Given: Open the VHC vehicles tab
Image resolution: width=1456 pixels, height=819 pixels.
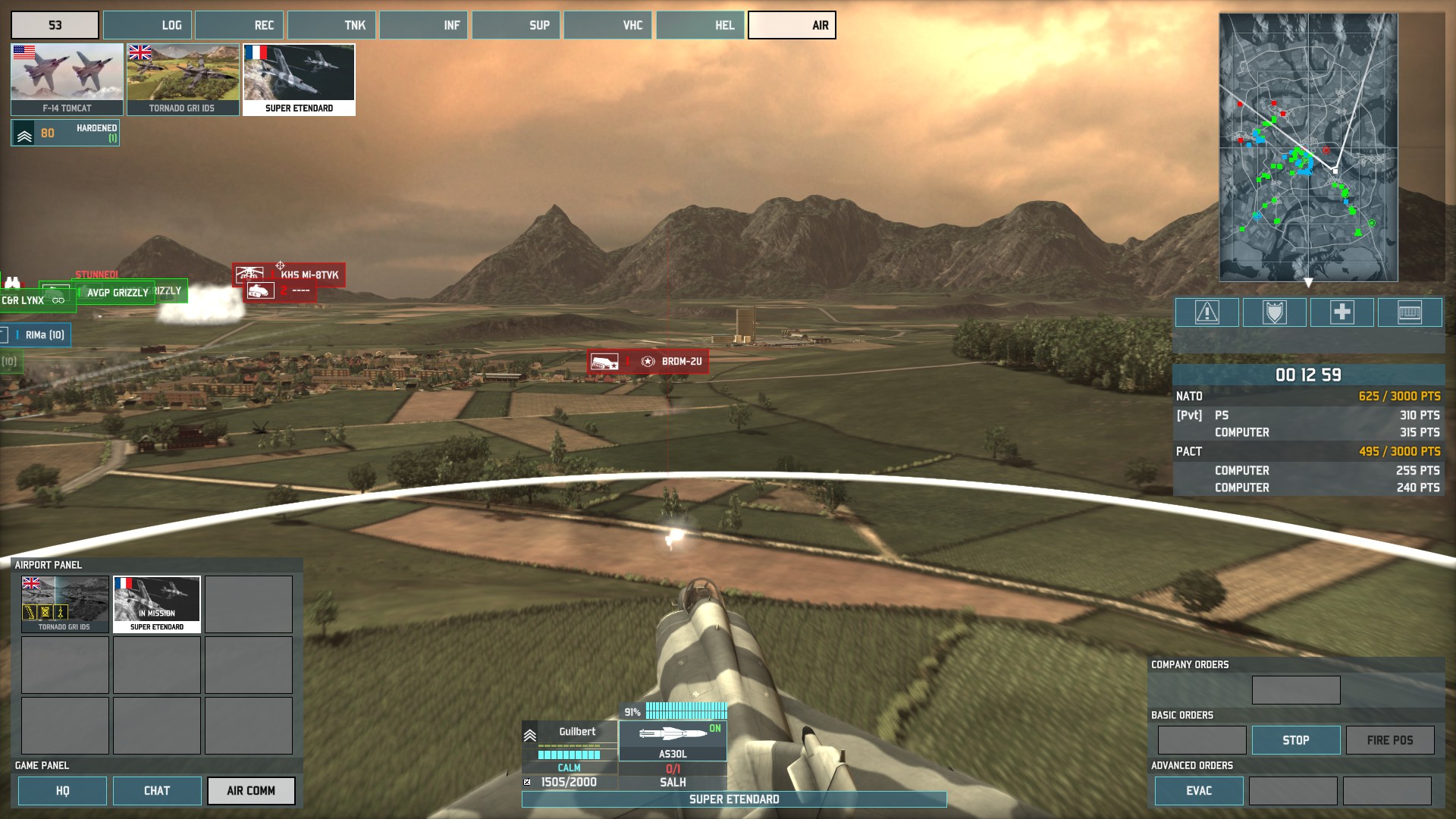Looking at the screenshot, I should tap(607, 25).
